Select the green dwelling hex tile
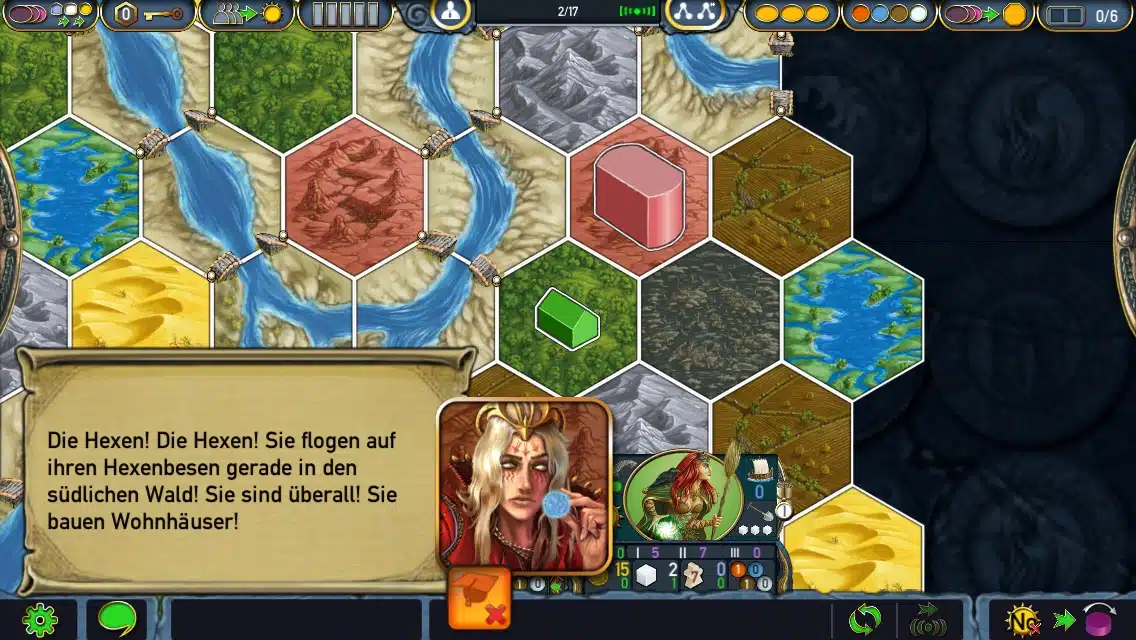Screen dimensions: 1136x640 point(567,318)
